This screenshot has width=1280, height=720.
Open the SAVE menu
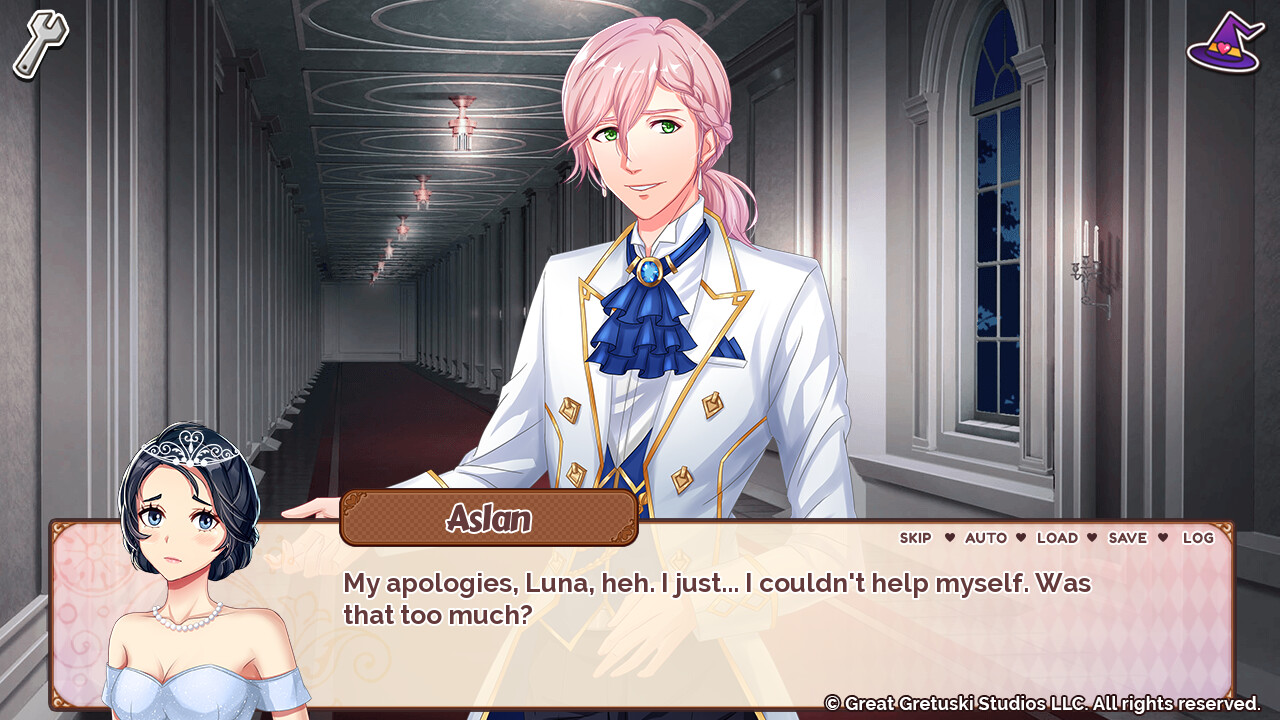[x=1129, y=538]
